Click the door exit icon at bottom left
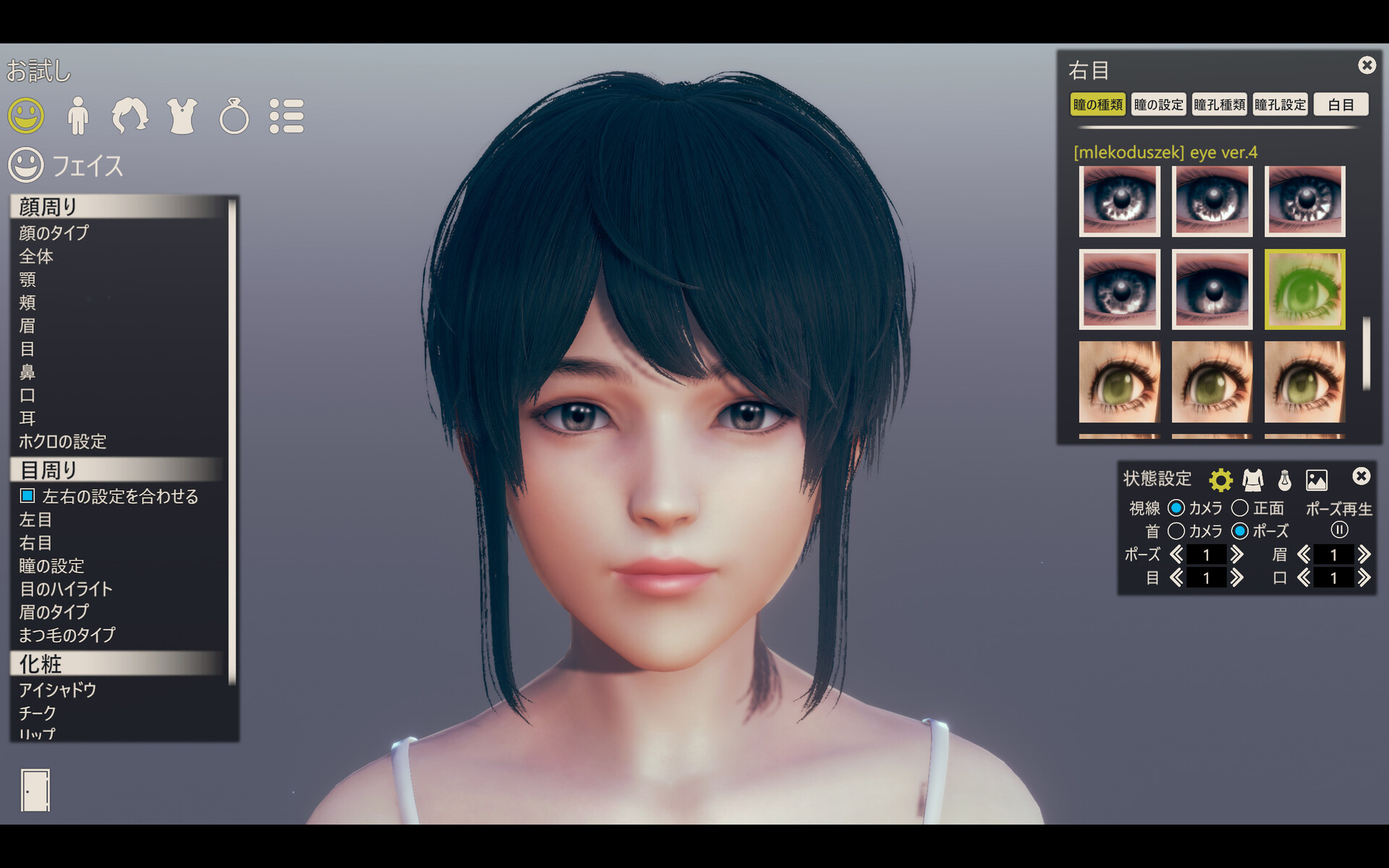1389x868 pixels. click(34, 790)
